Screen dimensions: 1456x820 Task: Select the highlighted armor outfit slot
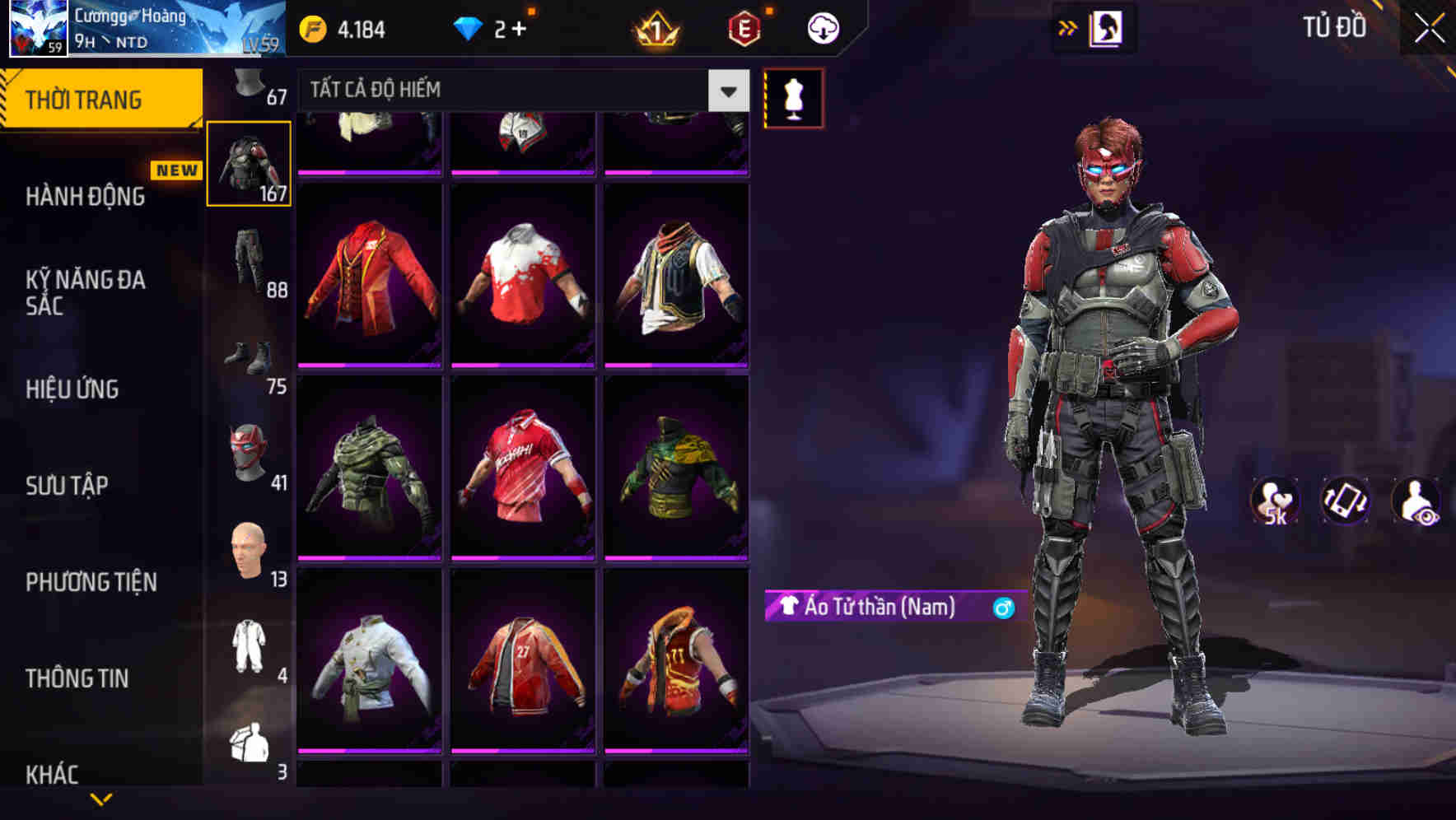pos(248,163)
